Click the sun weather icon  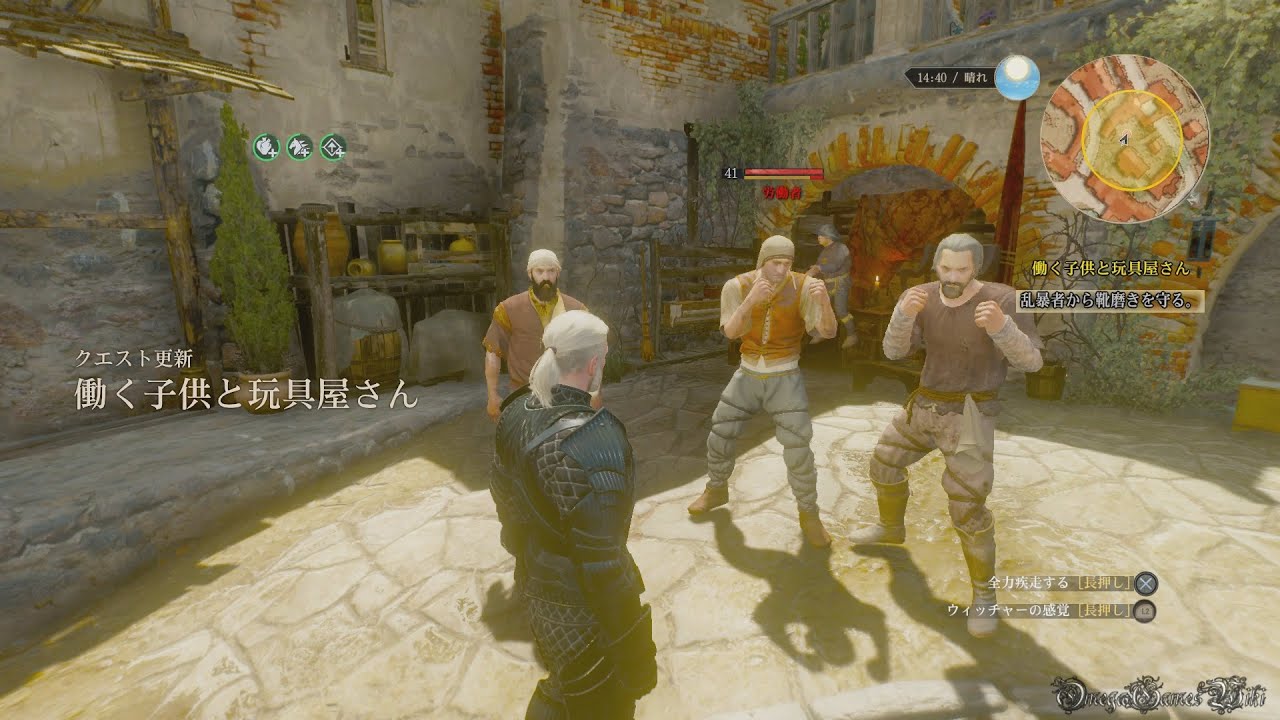tap(1019, 76)
